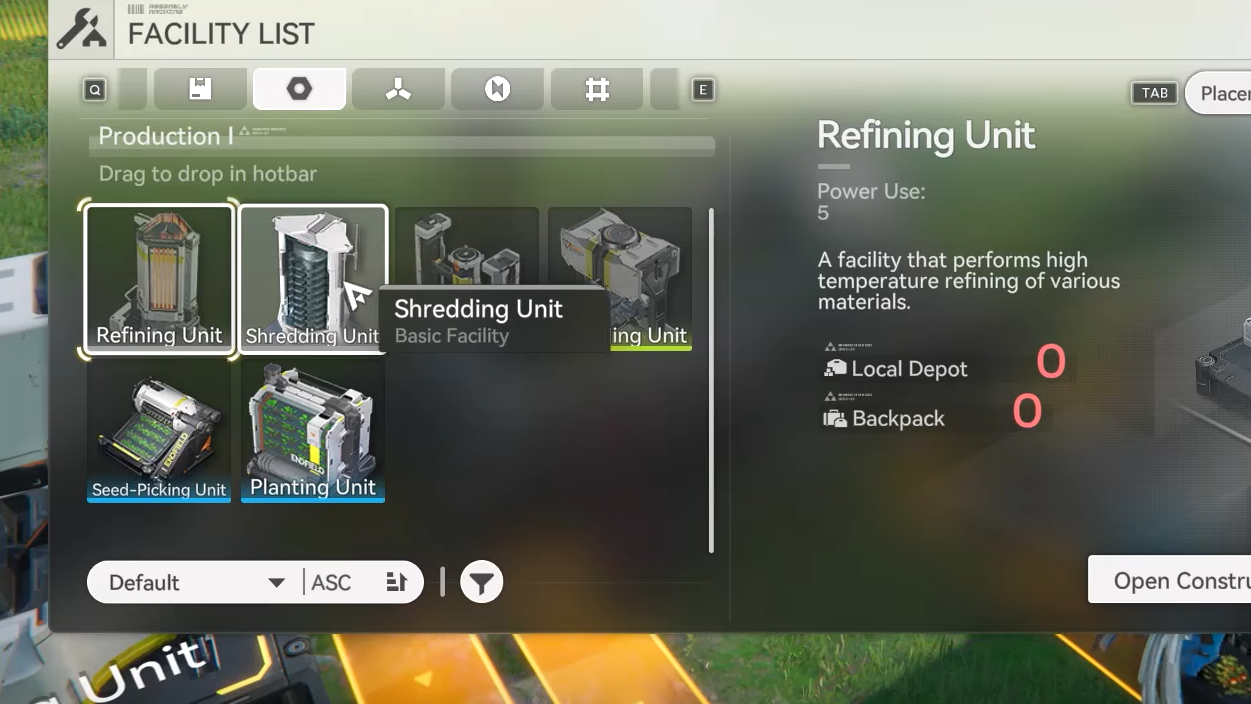Select the Seed-Picking Unit tile

coord(159,431)
